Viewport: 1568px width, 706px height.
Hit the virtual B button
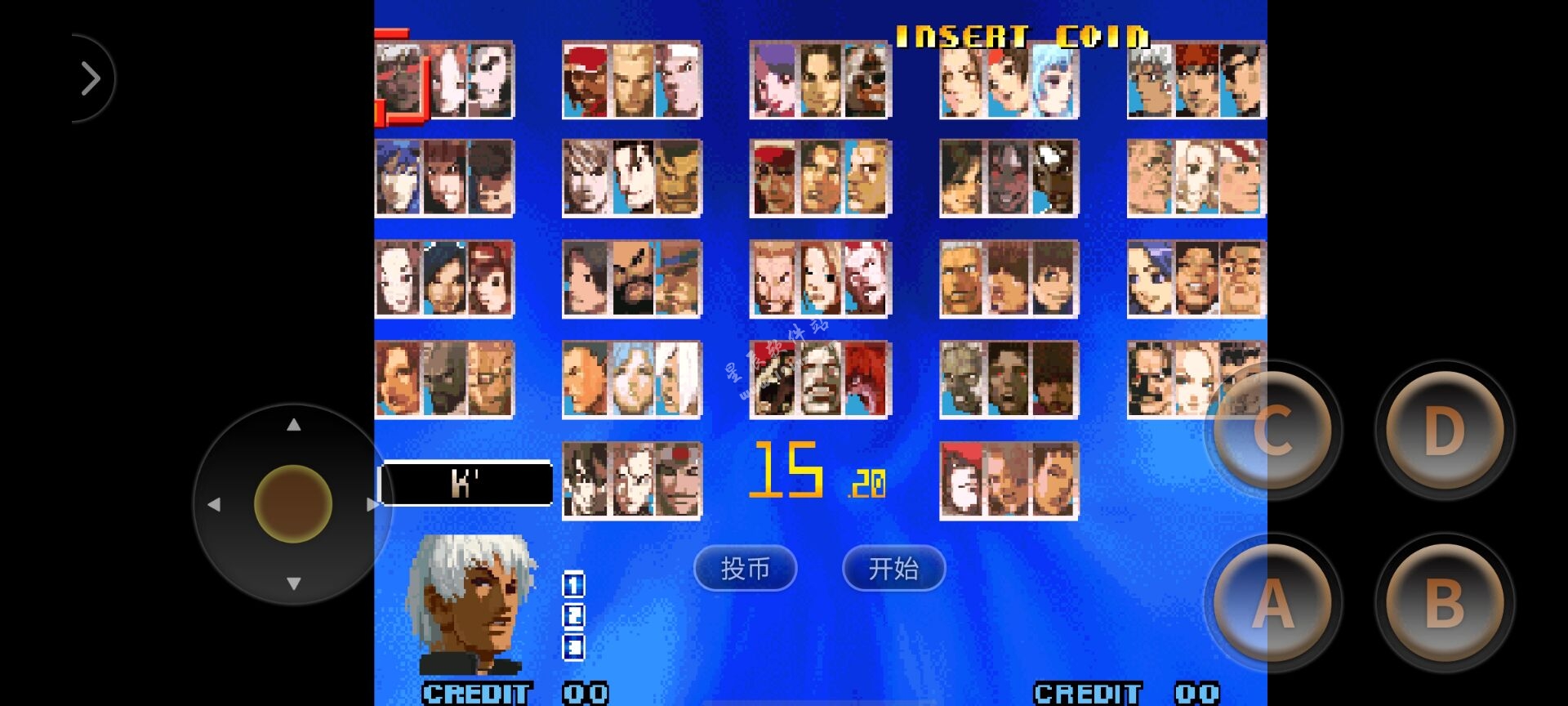click(x=1444, y=604)
